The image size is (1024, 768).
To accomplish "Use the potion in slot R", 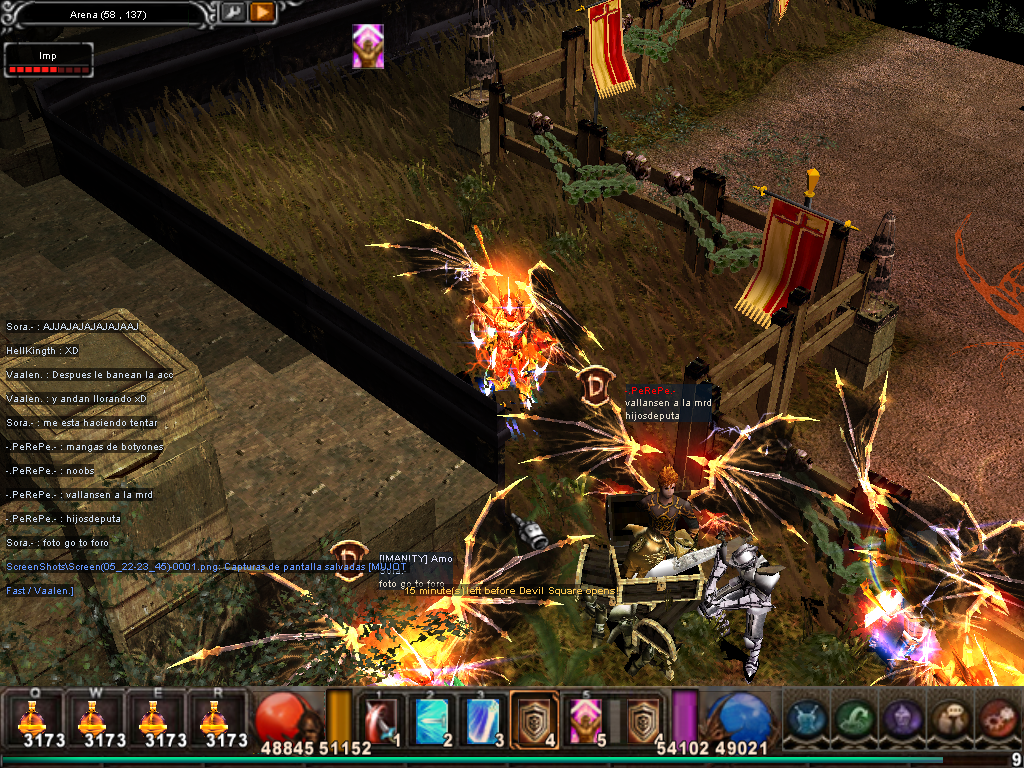I will [x=212, y=717].
